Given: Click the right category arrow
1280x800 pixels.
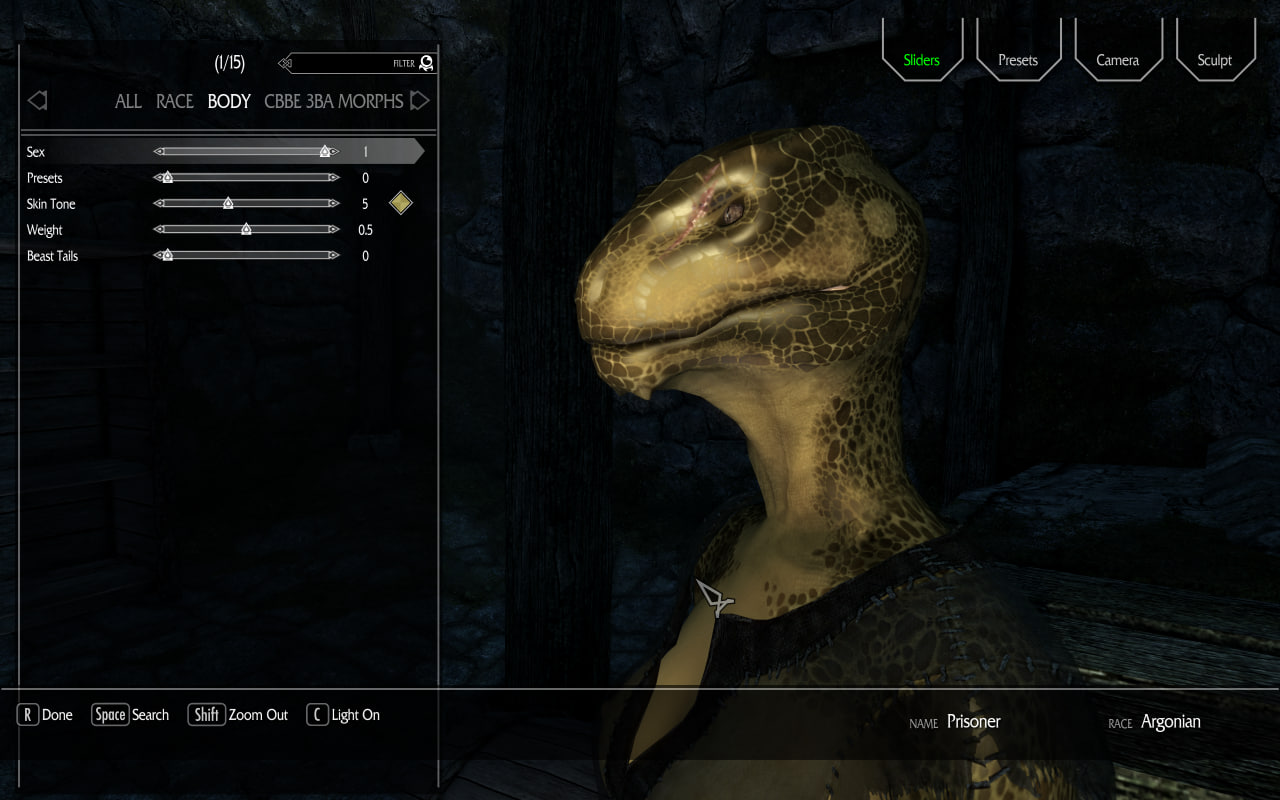Looking at the screenshot, I should tap(420, 100).
